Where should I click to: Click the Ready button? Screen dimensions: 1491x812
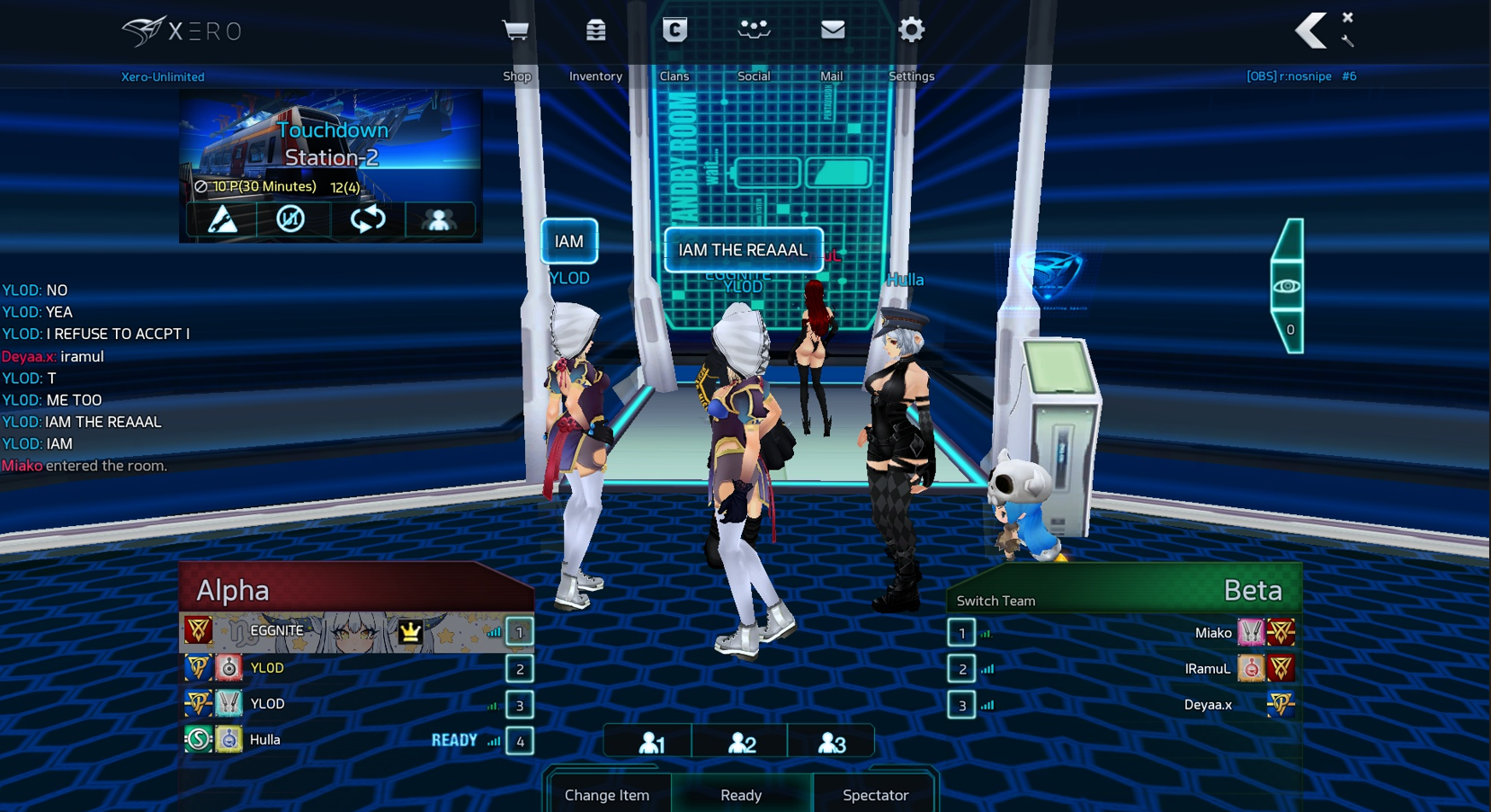741,795
